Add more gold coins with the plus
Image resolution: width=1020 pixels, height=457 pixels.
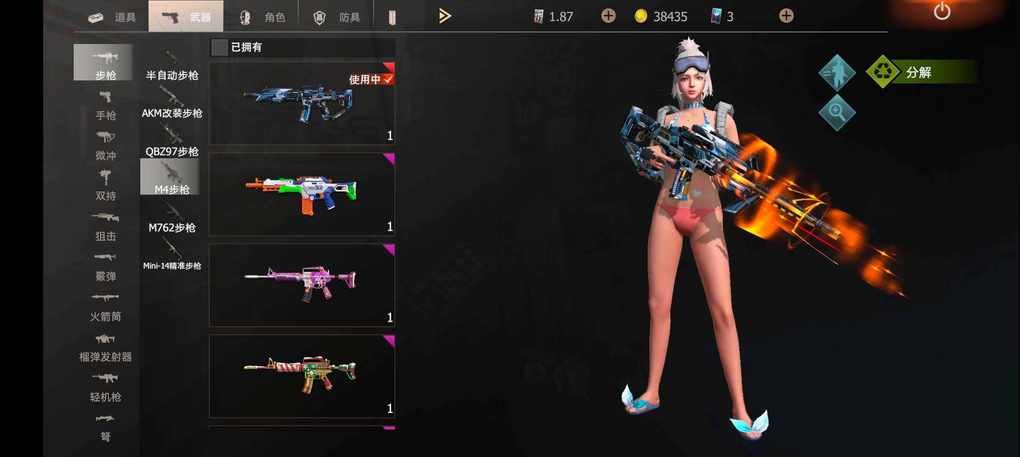(x=786, y=16)
